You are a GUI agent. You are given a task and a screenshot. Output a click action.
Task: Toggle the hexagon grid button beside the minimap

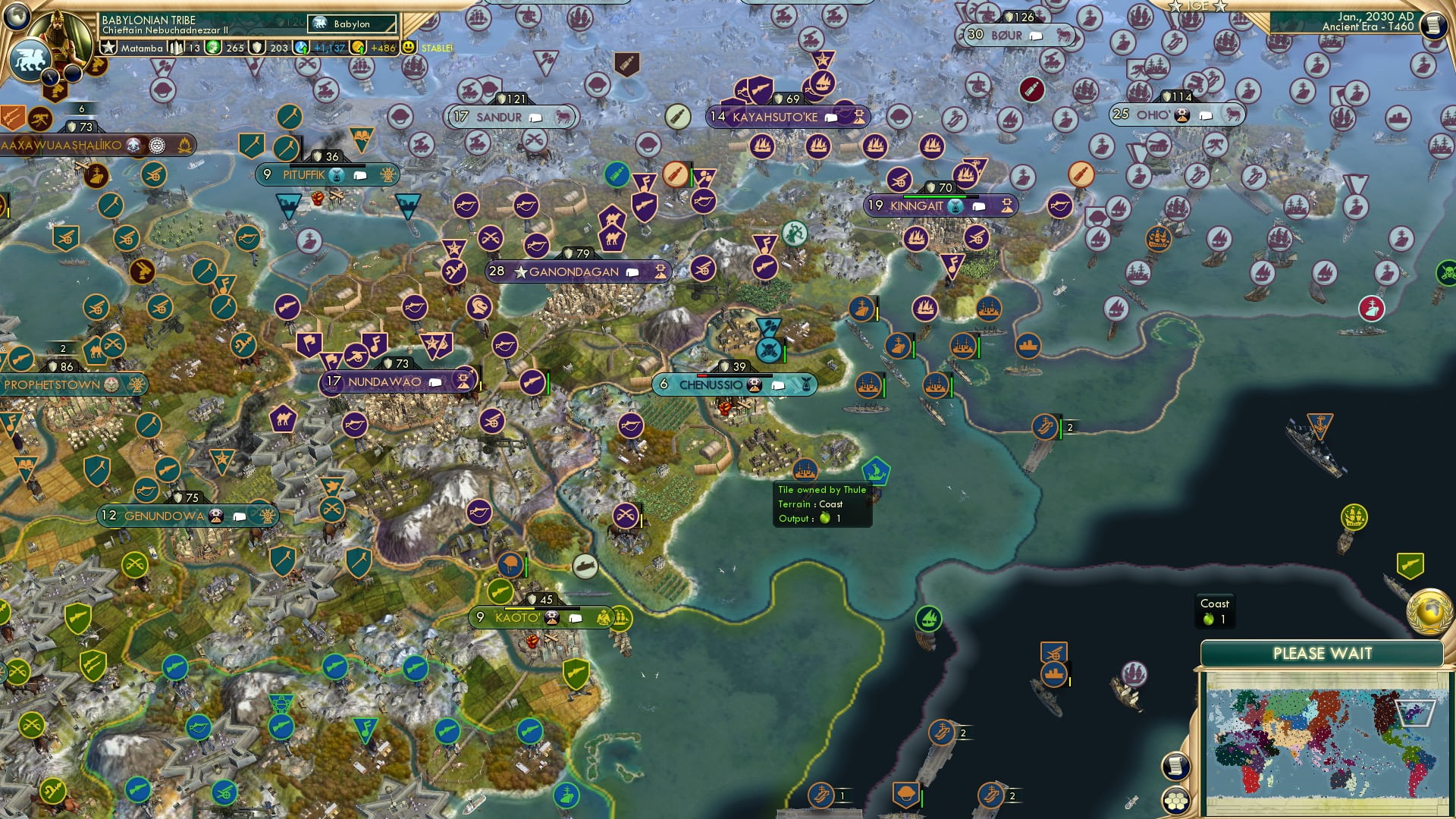[x=1176, y=799]
